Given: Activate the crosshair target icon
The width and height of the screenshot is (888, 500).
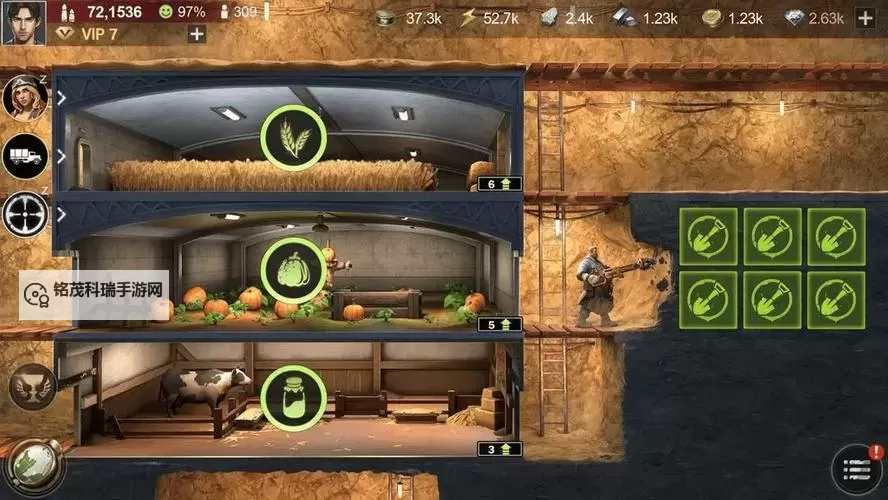Looking at the screenshot, I should 25,213.
